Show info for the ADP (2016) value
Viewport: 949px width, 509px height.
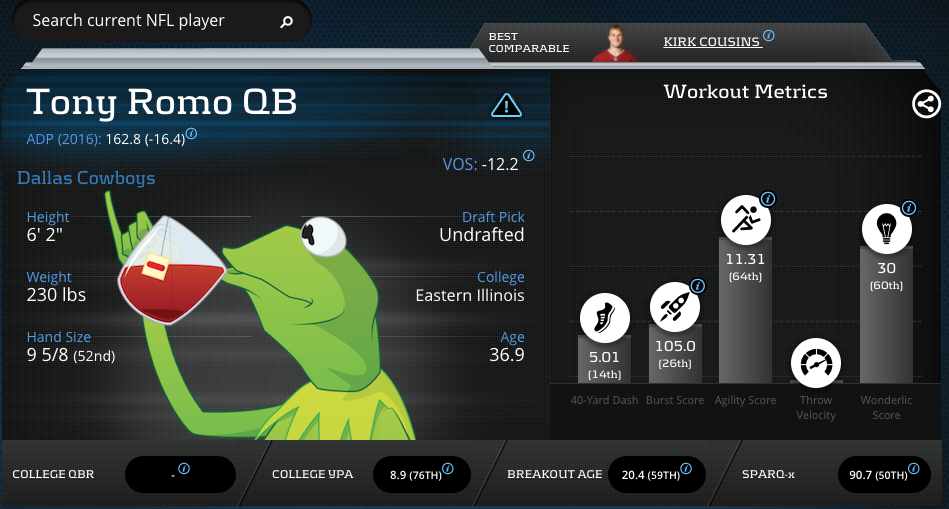192,133
